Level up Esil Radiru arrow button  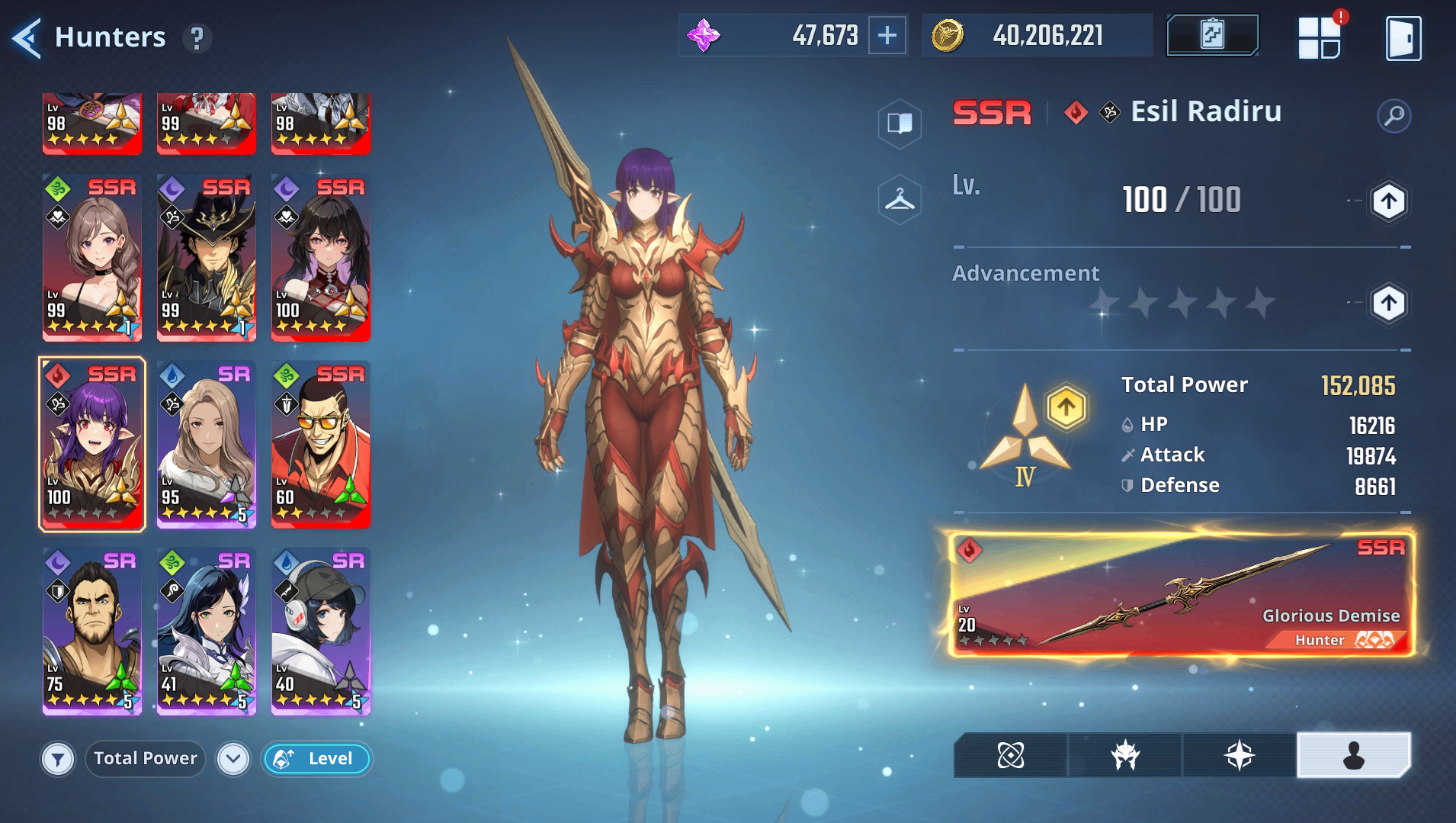pyautogui.click(x=1388, y=201)
